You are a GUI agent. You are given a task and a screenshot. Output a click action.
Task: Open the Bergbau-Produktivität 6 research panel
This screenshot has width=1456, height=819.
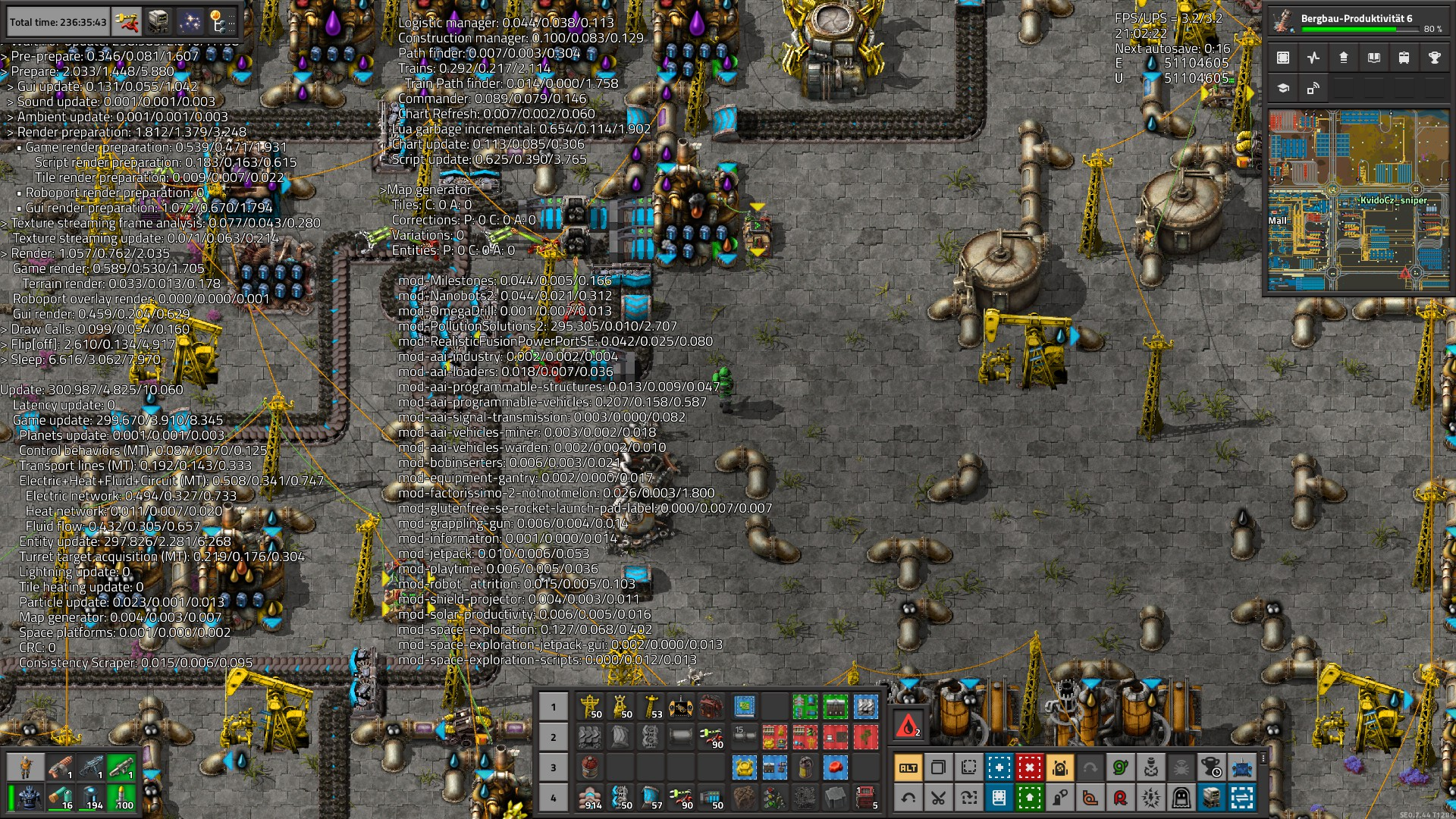[x=1359, y=21]
